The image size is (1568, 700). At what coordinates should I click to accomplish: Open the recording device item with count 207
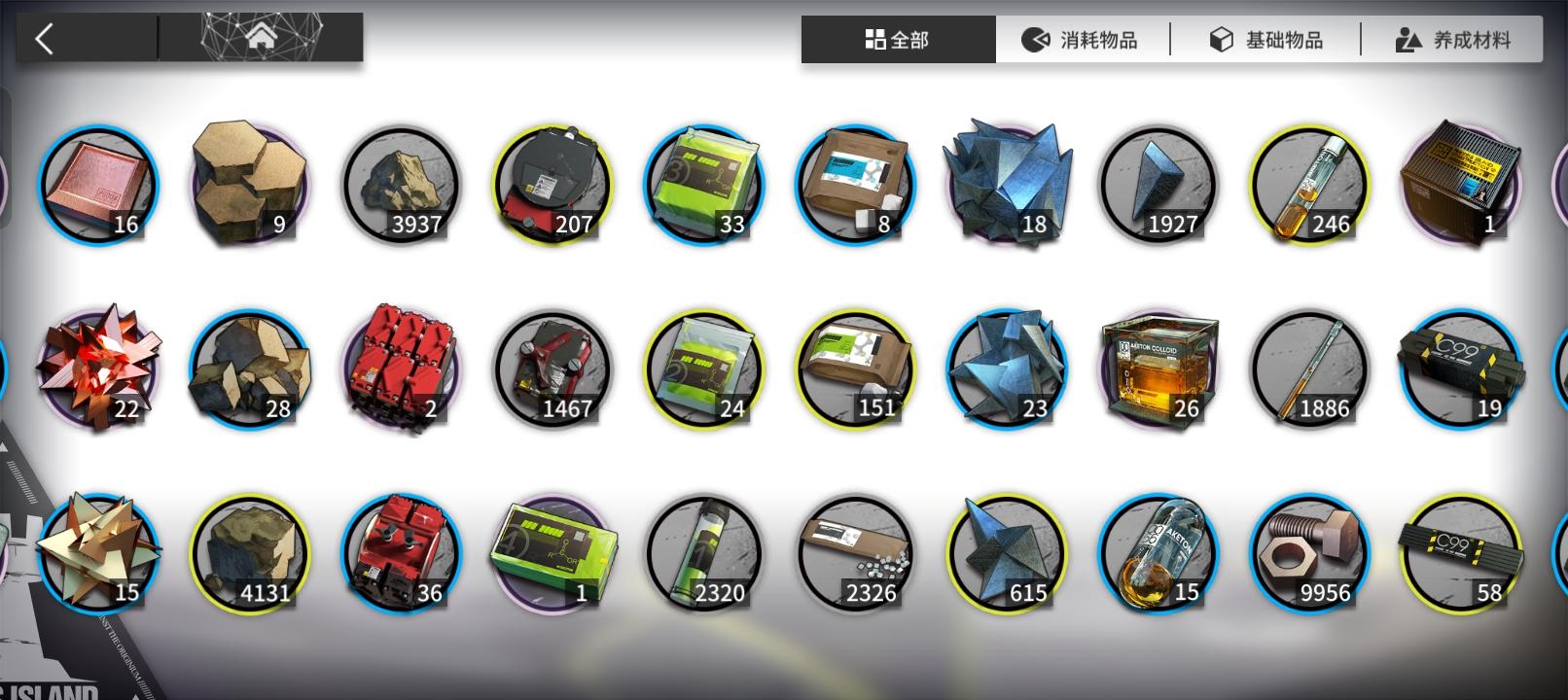552,183
